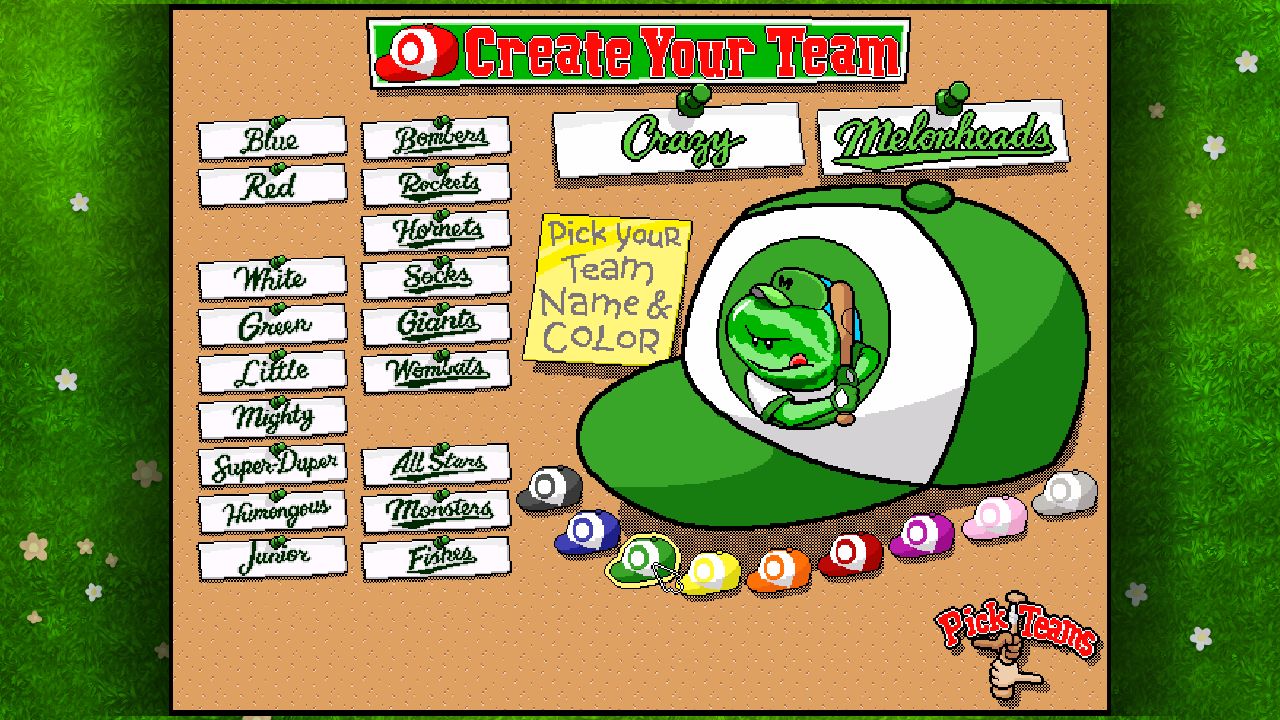Select the white baseball cap

pyautogui.click(x=1062, y=490)
